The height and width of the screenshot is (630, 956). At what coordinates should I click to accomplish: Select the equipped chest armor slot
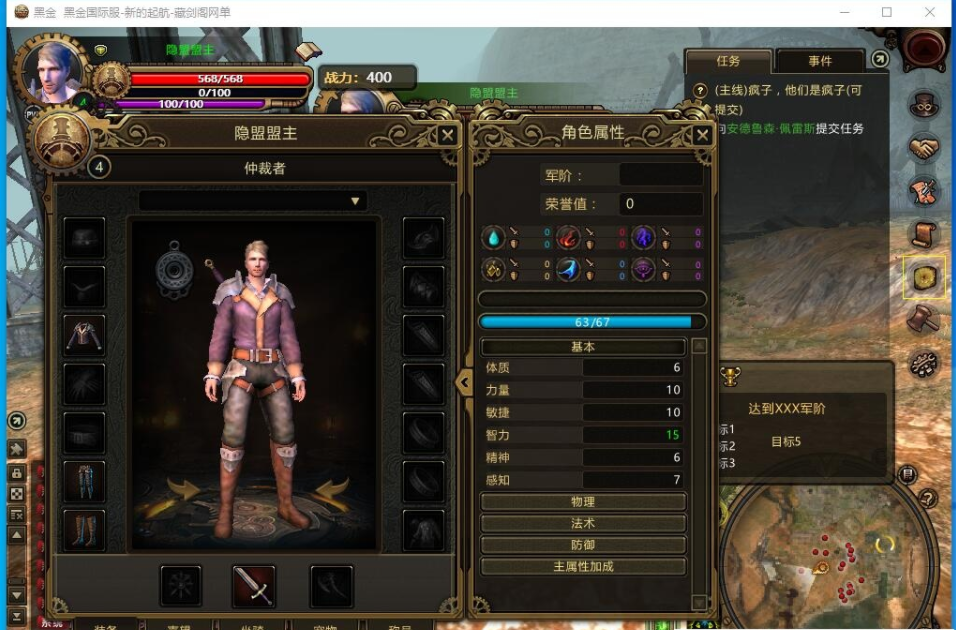(84, 335)
